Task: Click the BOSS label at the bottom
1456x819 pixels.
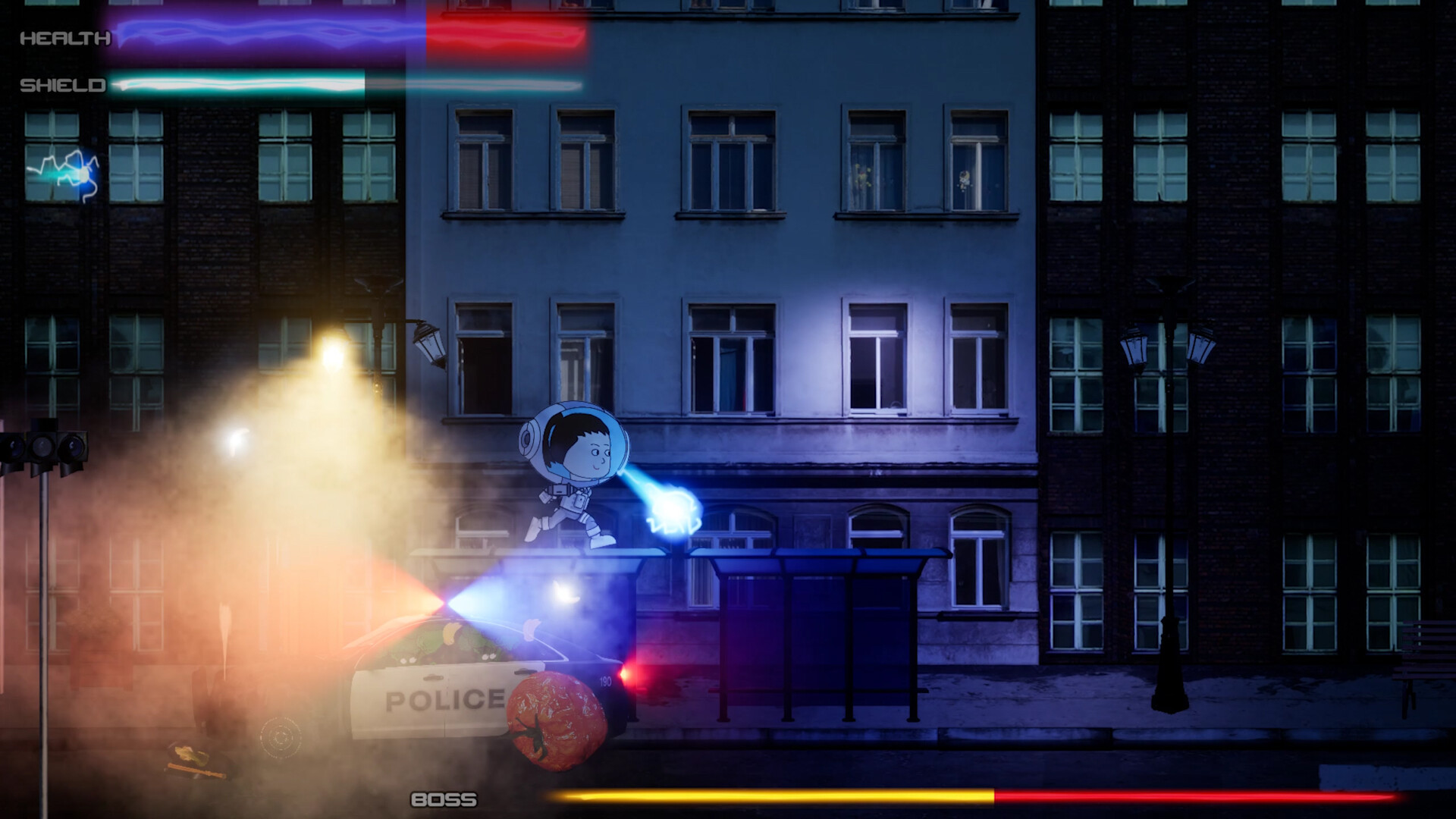Action: [442, 798]
